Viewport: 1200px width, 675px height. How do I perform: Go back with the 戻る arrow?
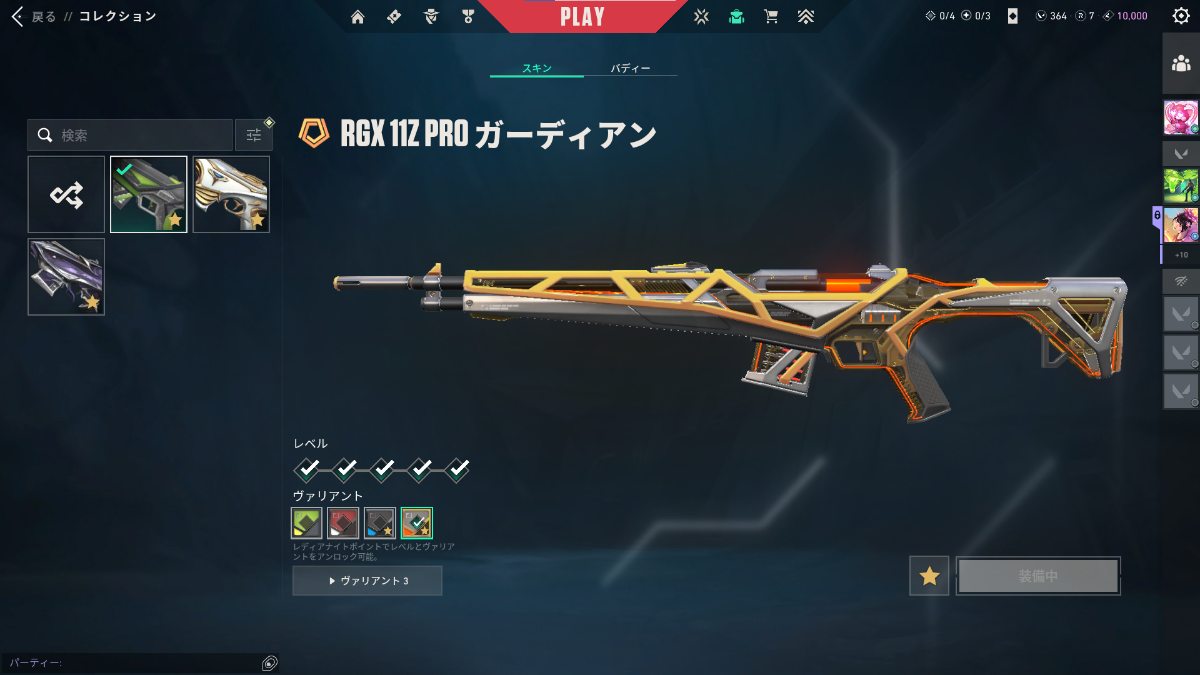pyautogui.click(x=17, y=16)
